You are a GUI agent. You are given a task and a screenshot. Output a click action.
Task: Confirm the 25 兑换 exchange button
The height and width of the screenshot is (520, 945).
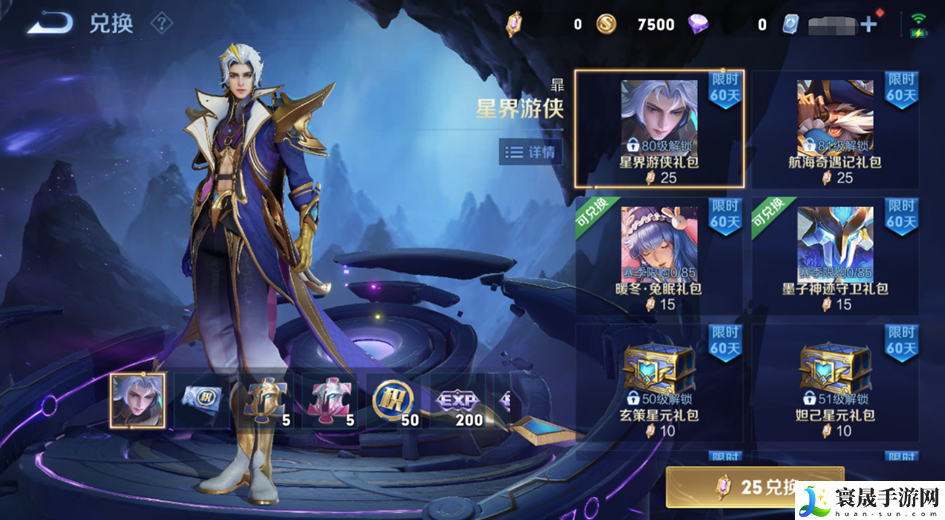(755, 488)
